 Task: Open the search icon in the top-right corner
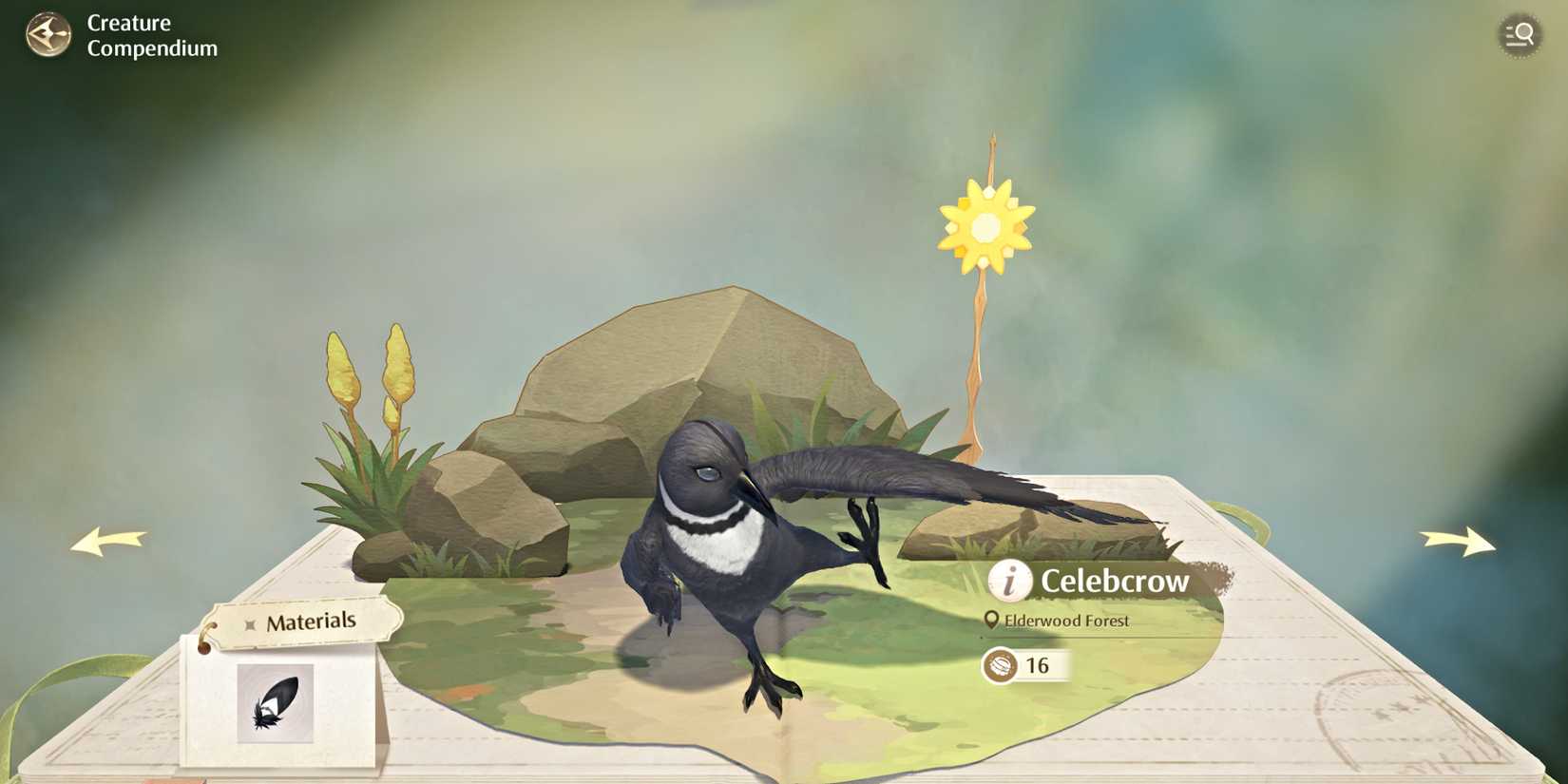(x=1518, y=34)
